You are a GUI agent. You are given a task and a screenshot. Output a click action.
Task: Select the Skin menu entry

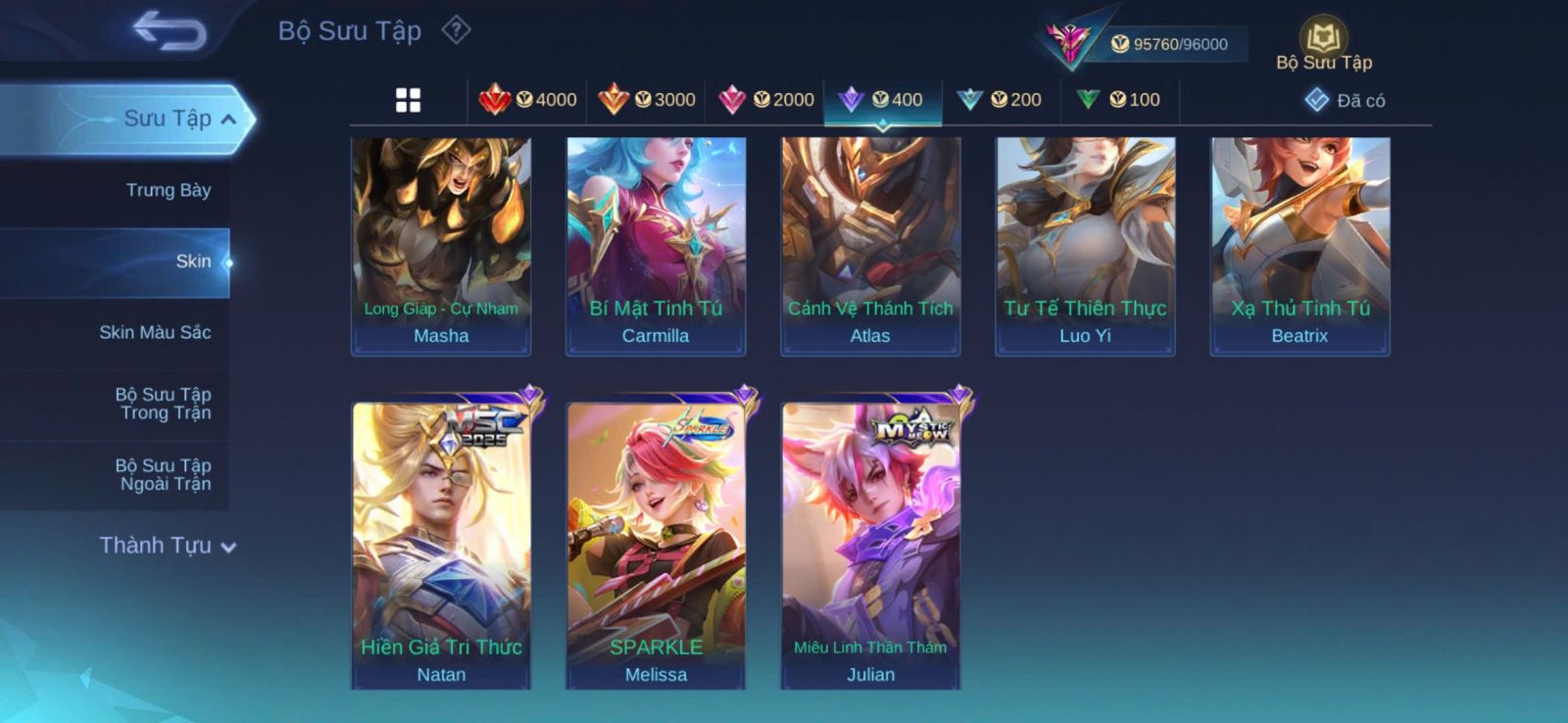pos(192,262)
